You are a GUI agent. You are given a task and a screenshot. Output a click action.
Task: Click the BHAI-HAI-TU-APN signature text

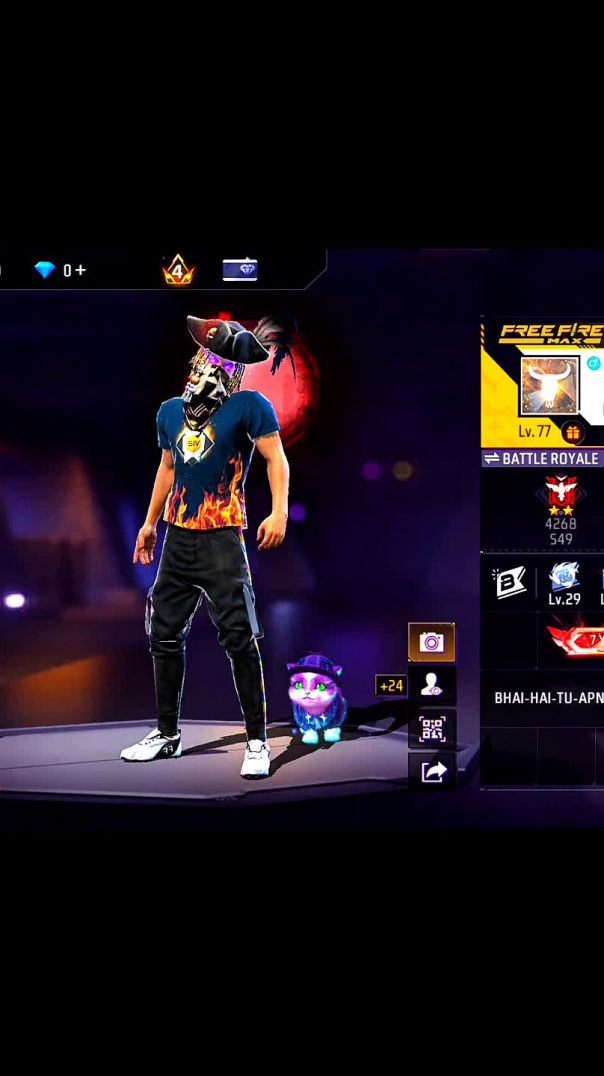[548, 697]
